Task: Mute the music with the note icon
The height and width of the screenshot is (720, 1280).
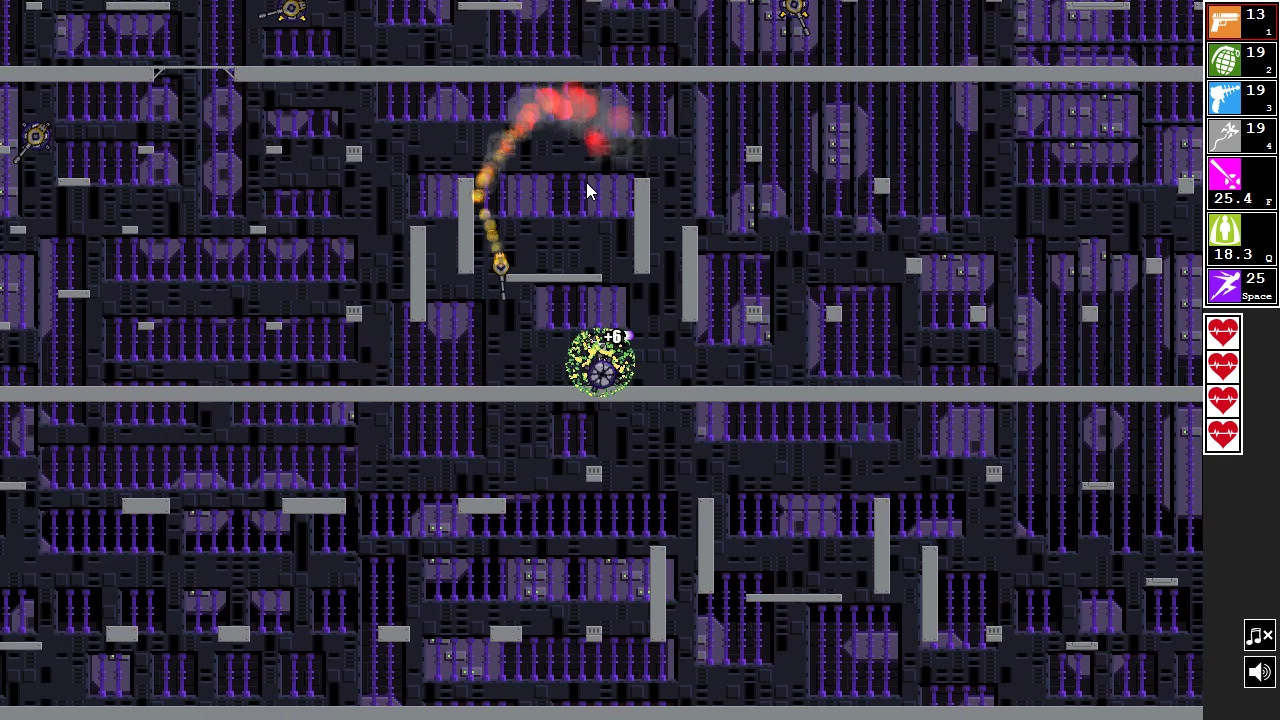Action: (x=1259, y=635)
